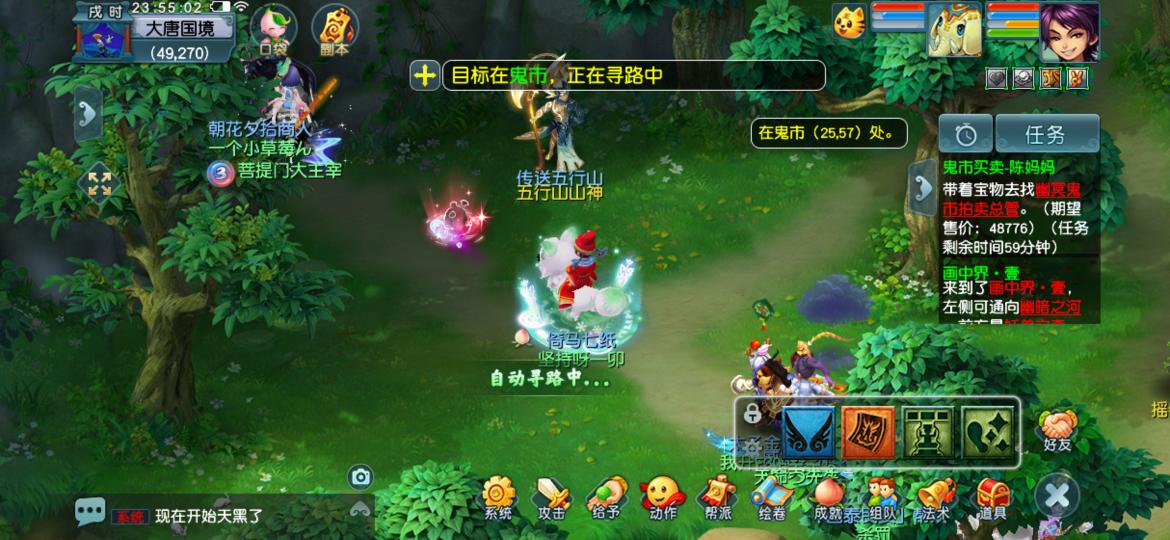Open the chat speech bubble icon

coord(90,513)
